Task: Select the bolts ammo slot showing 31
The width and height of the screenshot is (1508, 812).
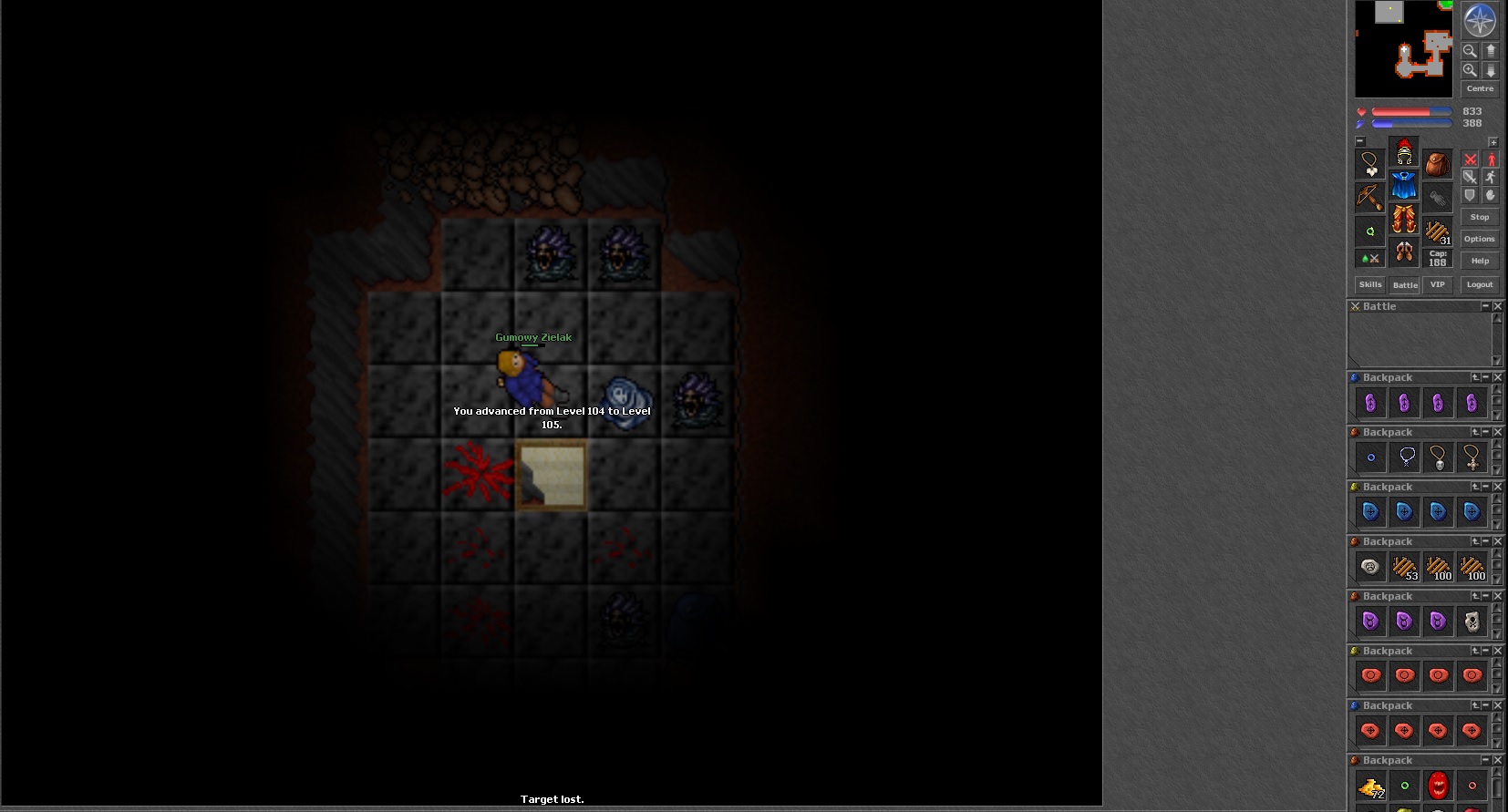Action: (1438, 231)
